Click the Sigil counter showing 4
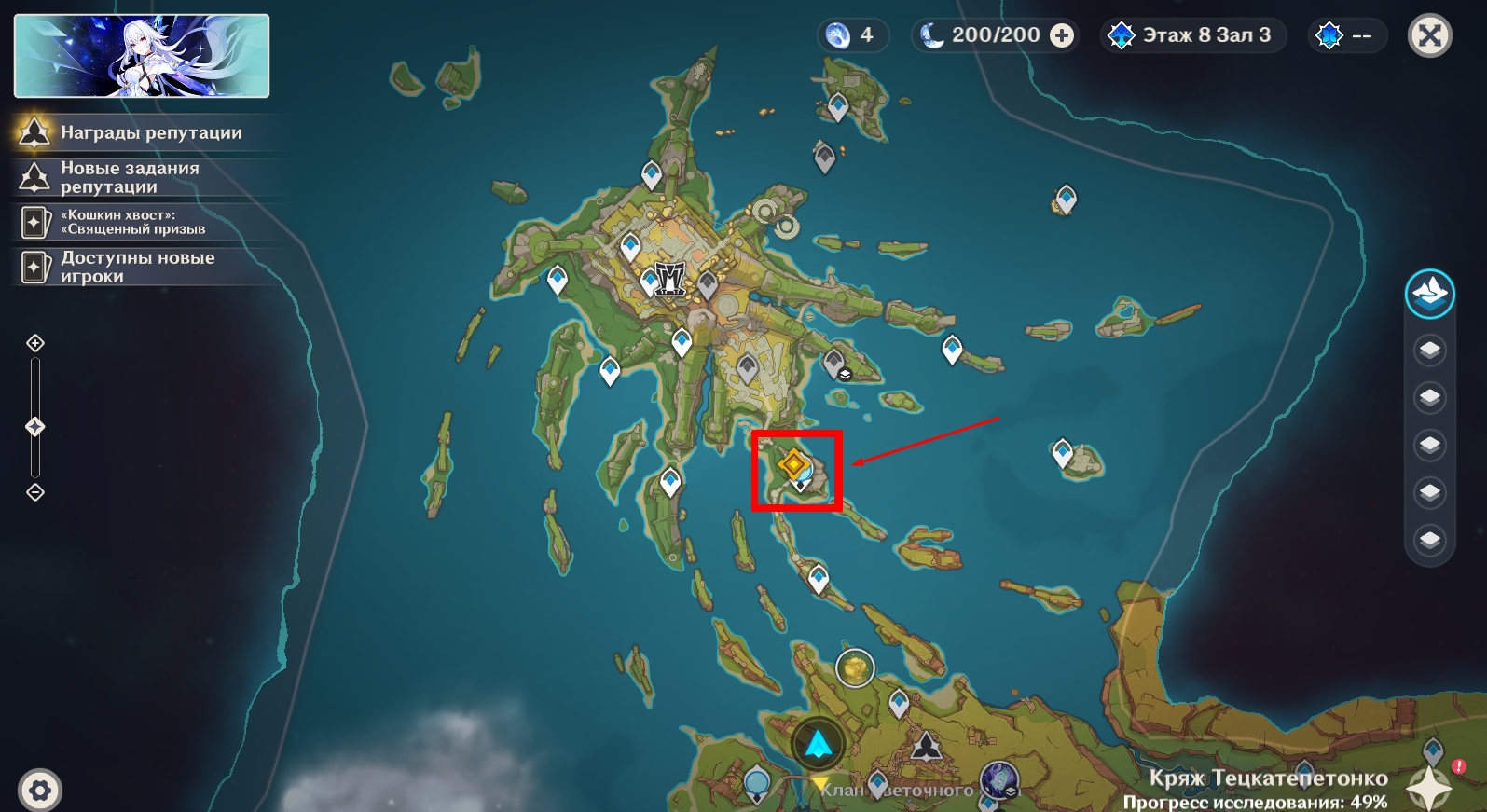 [852, 35]
